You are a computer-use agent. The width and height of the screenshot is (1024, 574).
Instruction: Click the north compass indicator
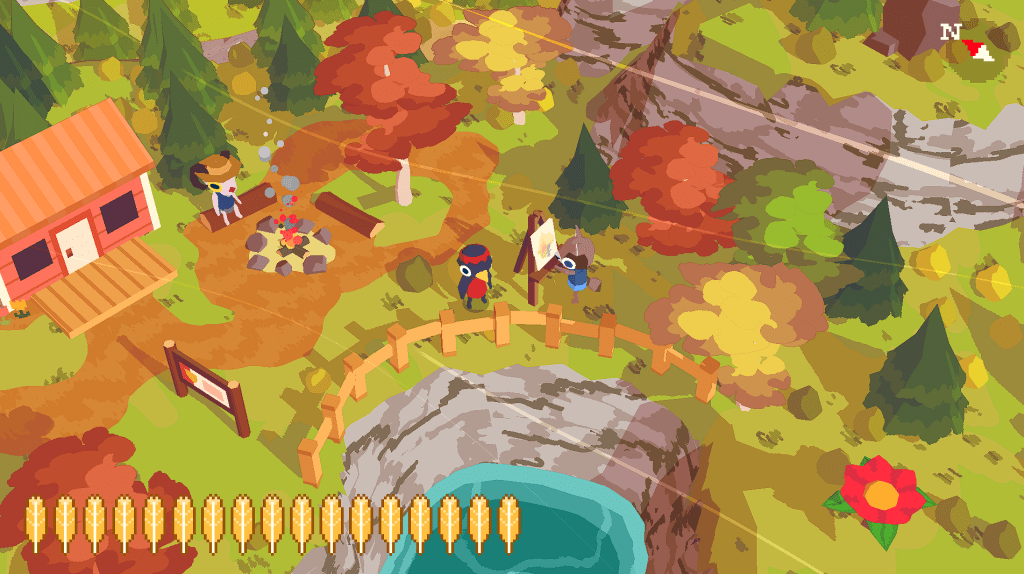tap(966, 40)
